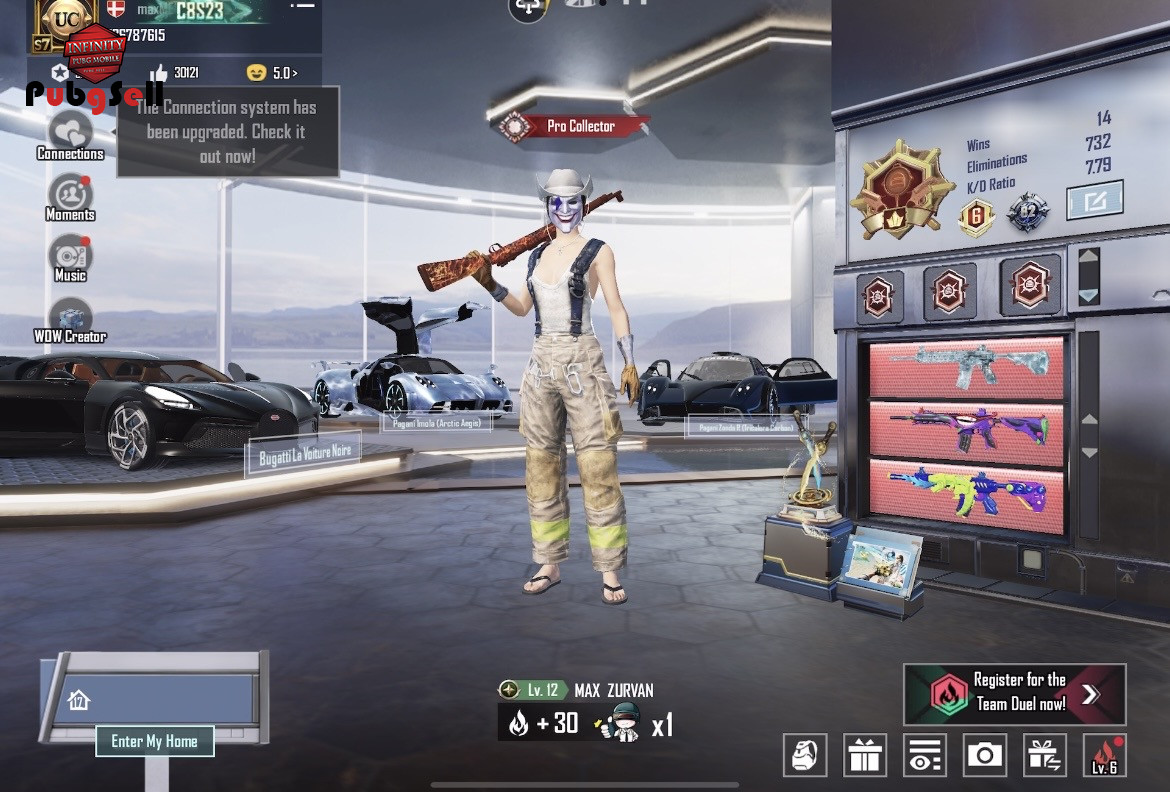Click the Pro Collector title badge
1170x792 pixels.
(572, 126)
